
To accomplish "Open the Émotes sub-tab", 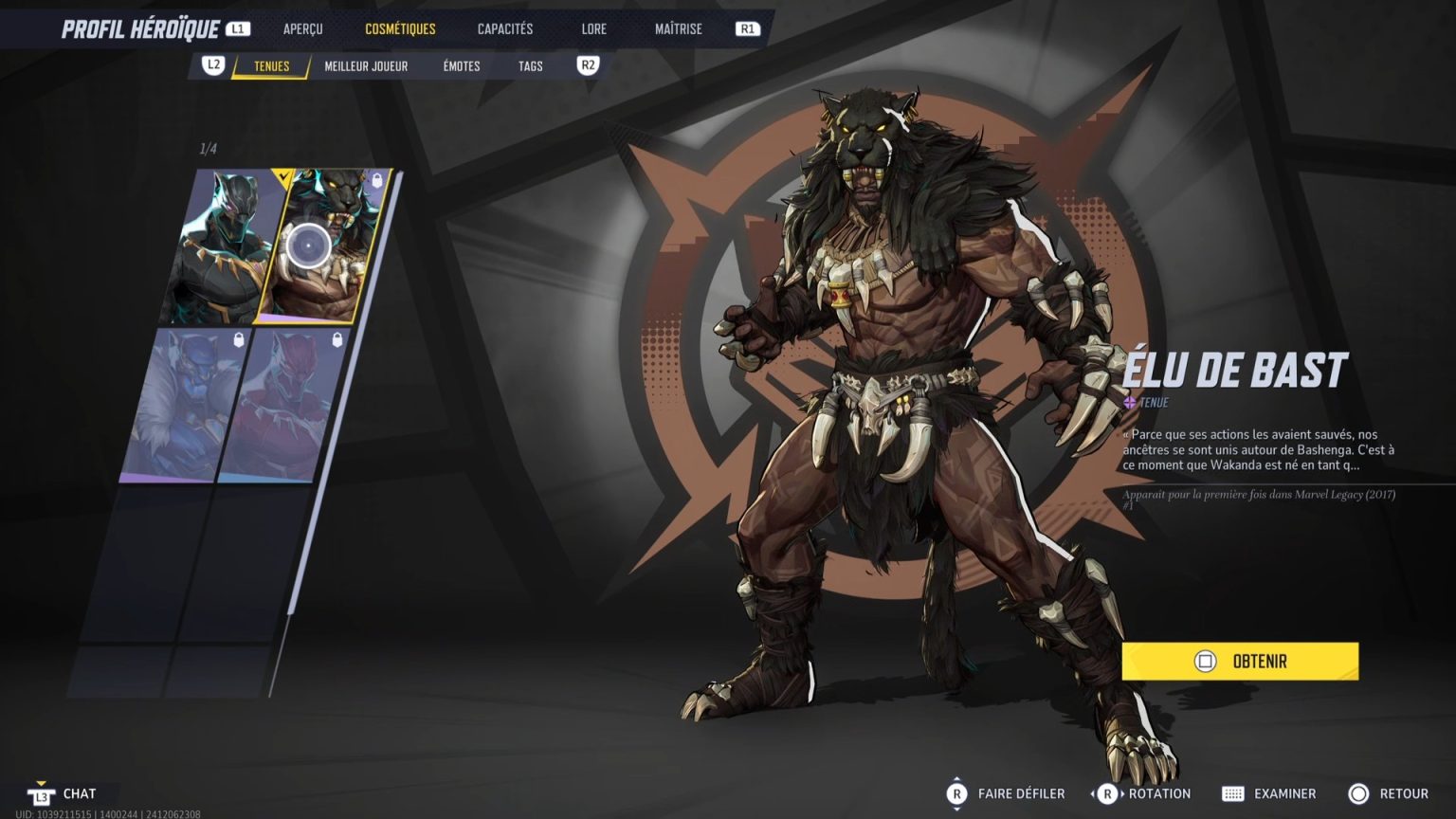I will (x=460, y=65).
